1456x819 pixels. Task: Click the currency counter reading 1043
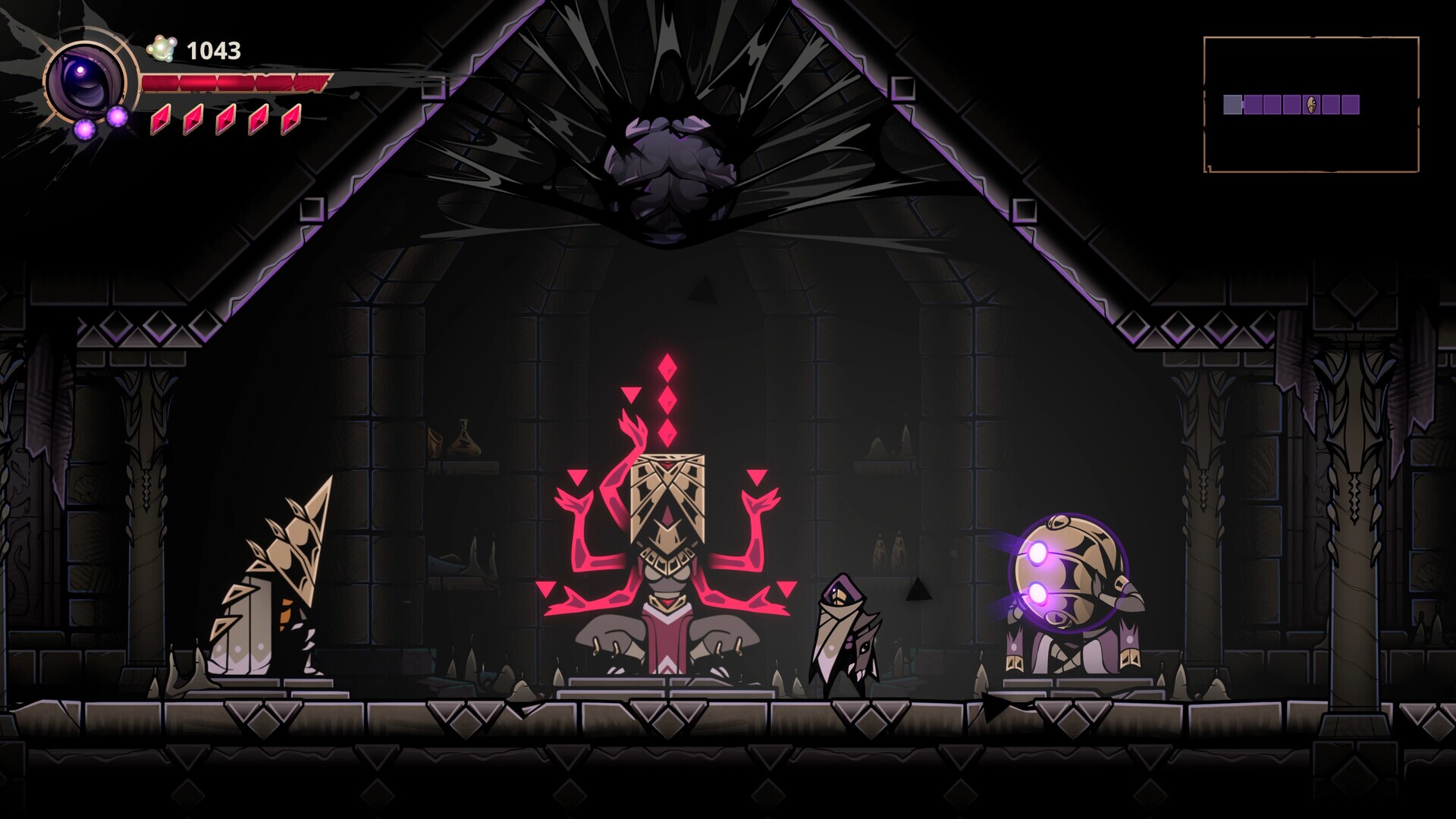tap(215, 50)
